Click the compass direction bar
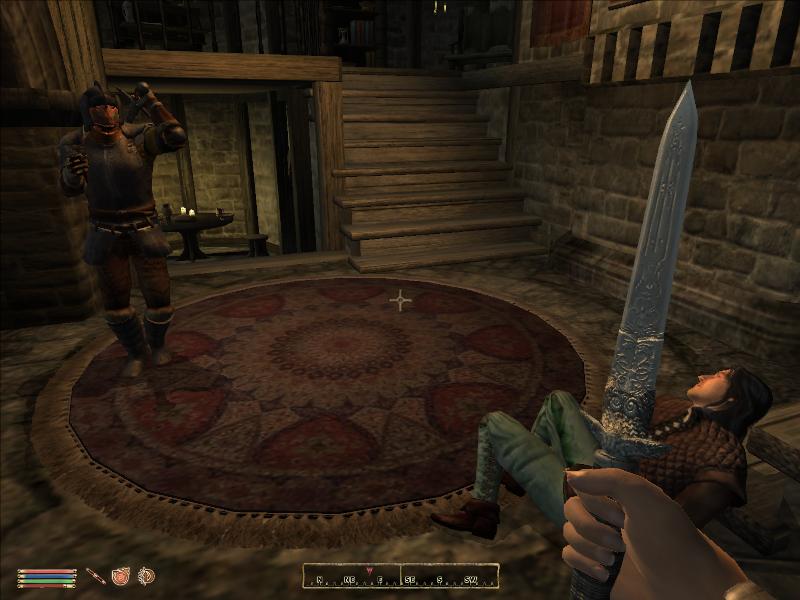800x600 pixels. pos(400,577)
